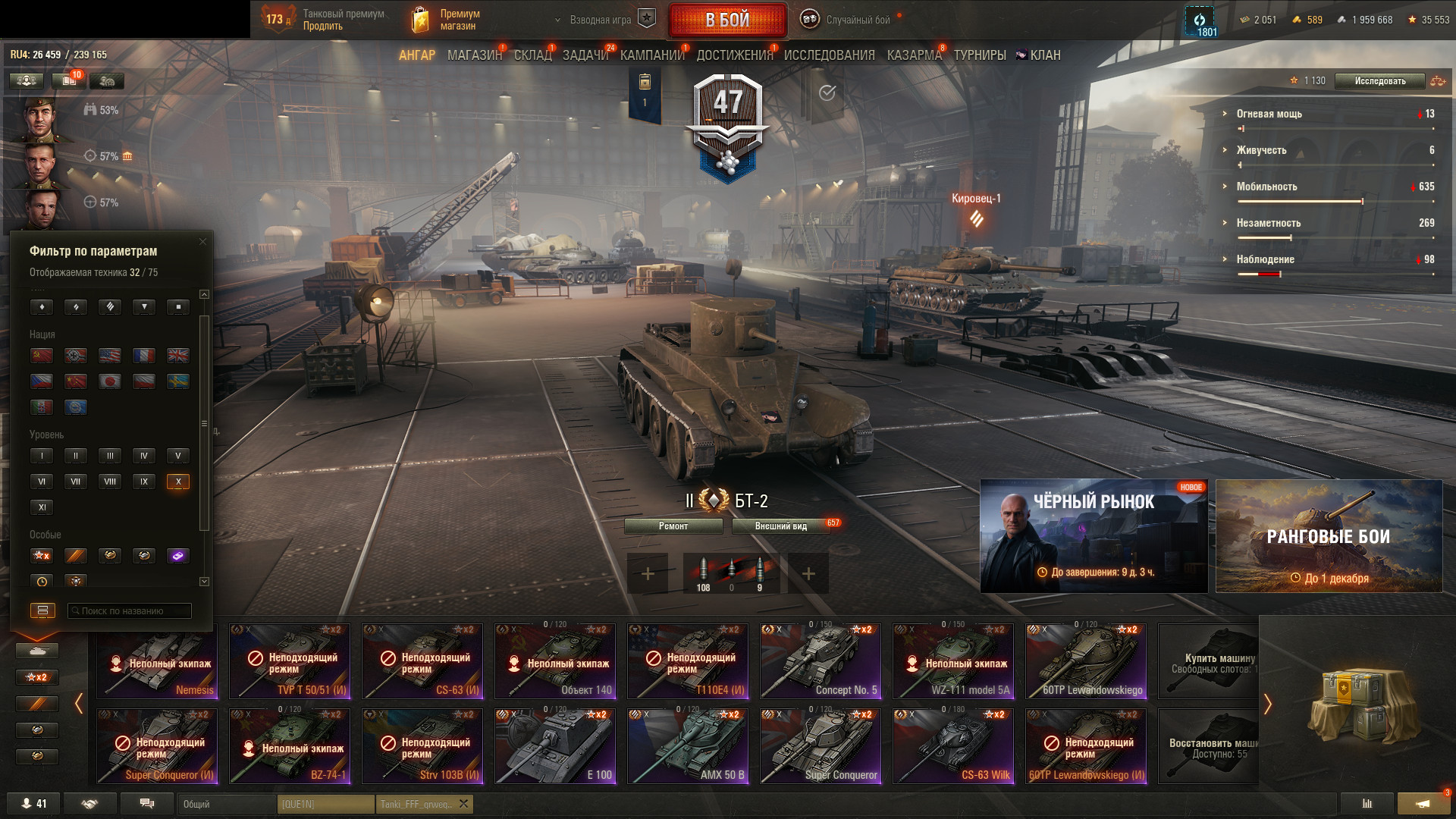Choose the AMX 50 B tank

coord(688,746)
